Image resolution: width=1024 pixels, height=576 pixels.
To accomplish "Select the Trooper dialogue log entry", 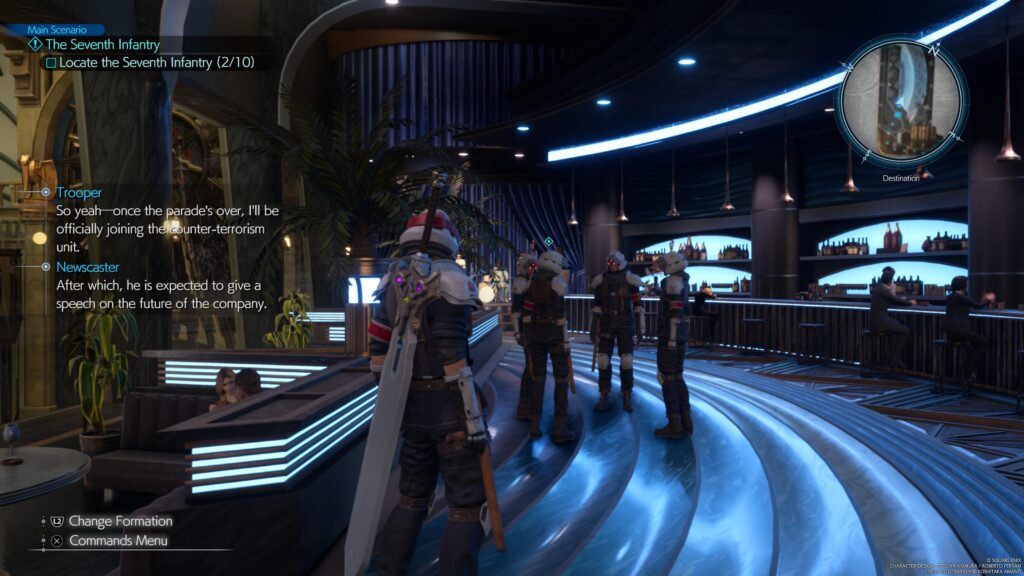I will pyautogui.click(x=79, y=192).
